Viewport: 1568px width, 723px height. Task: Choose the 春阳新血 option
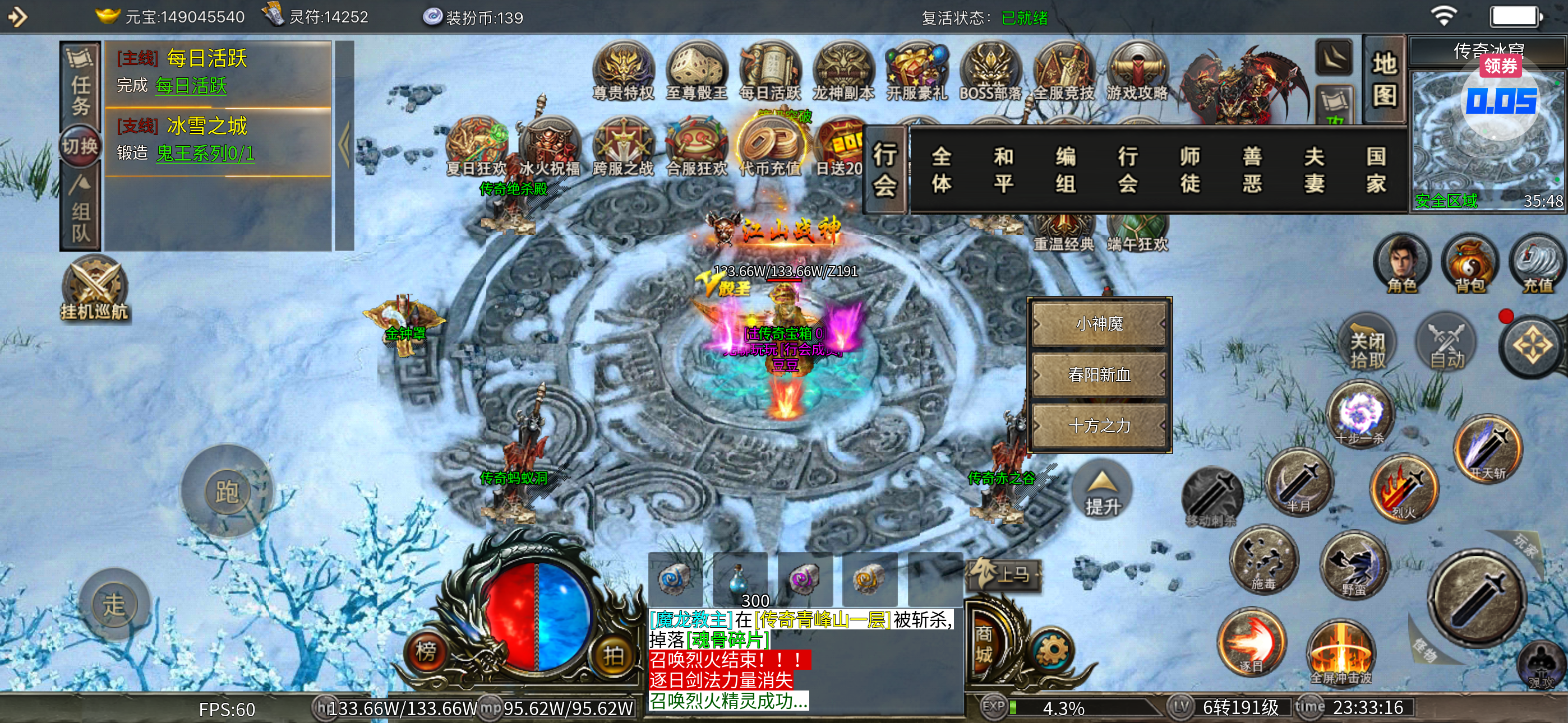[1099, 374]
